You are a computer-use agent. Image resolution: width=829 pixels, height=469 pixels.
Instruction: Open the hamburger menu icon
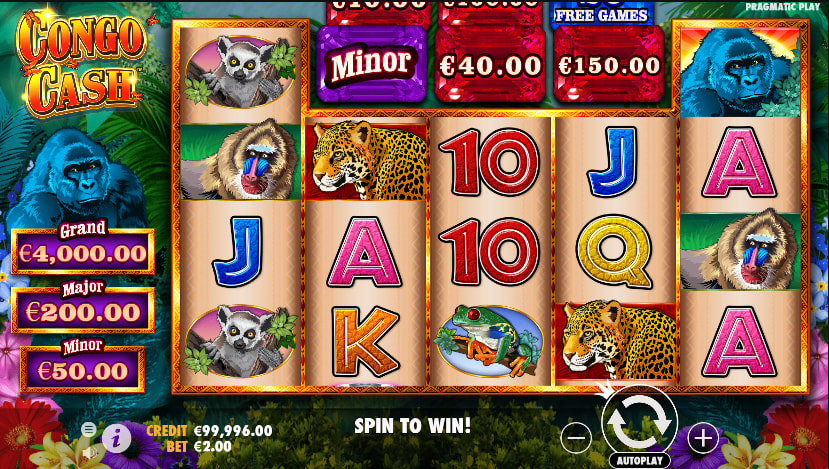89,429
